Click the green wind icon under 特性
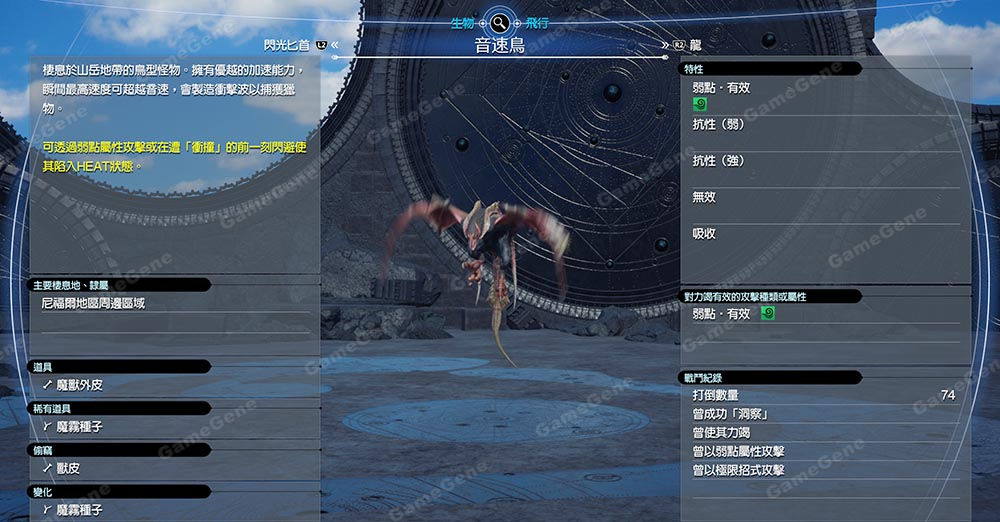This screenshot has width=1000, height=522. coord(700,104)
